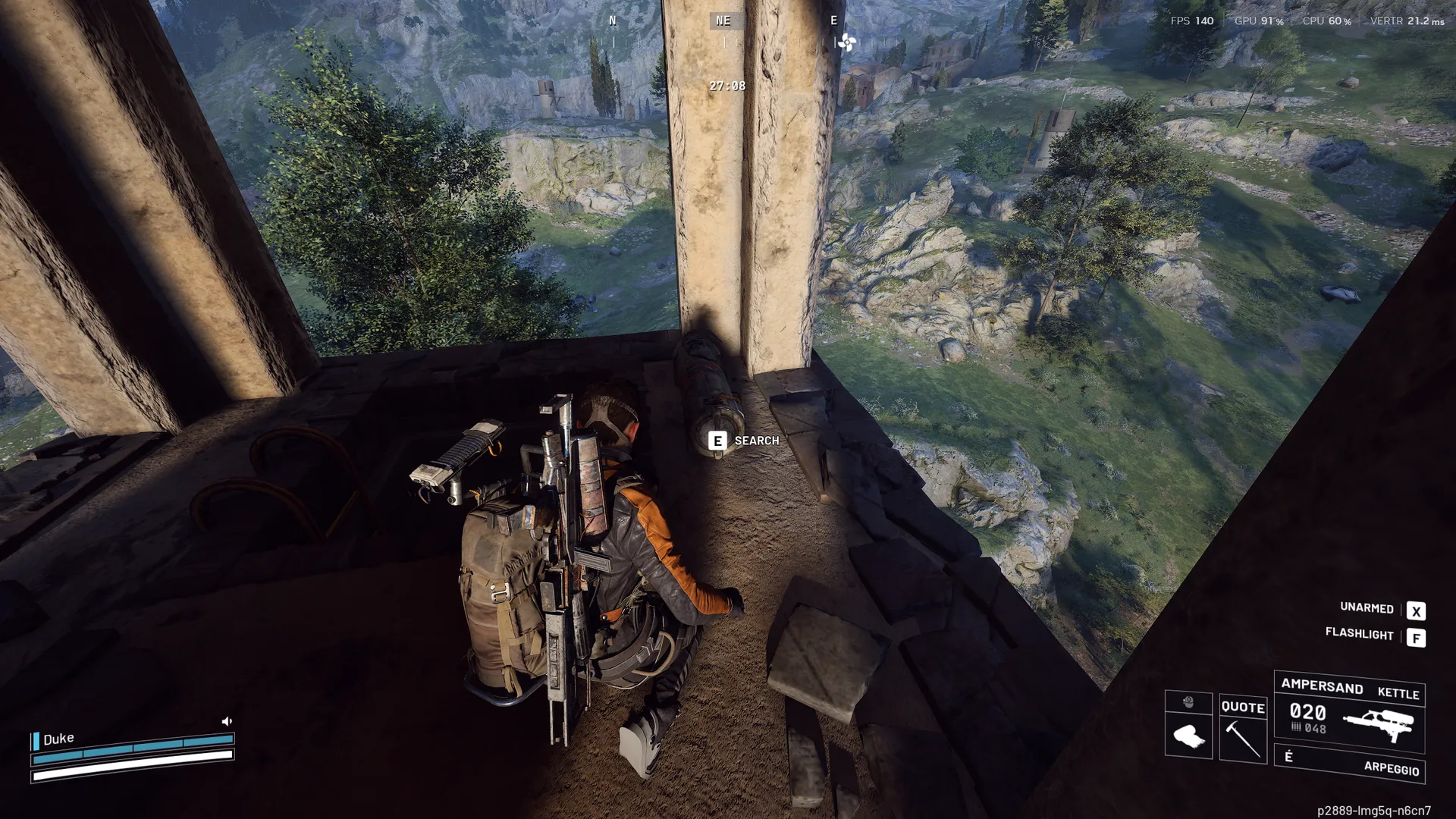The height and width of the screenshot is (819, 1456).
Task: Click the speaker voice icon above Duke's bars
Action: (227, 721)
